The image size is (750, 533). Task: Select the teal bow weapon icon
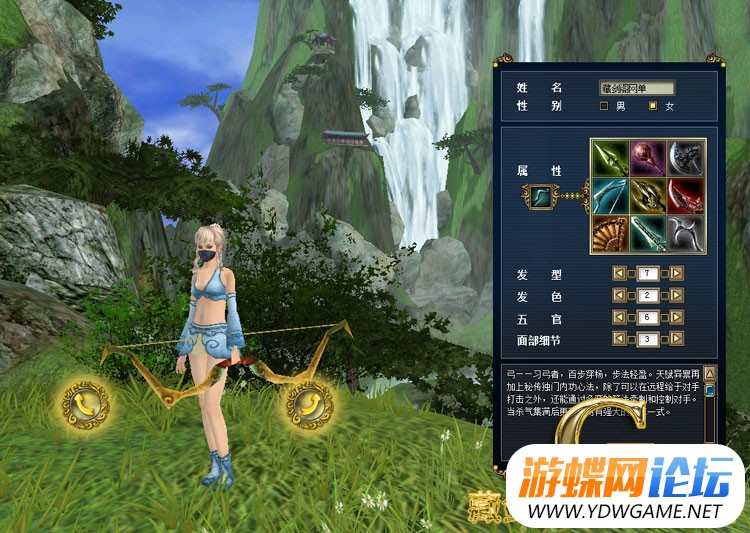(609, 195)
